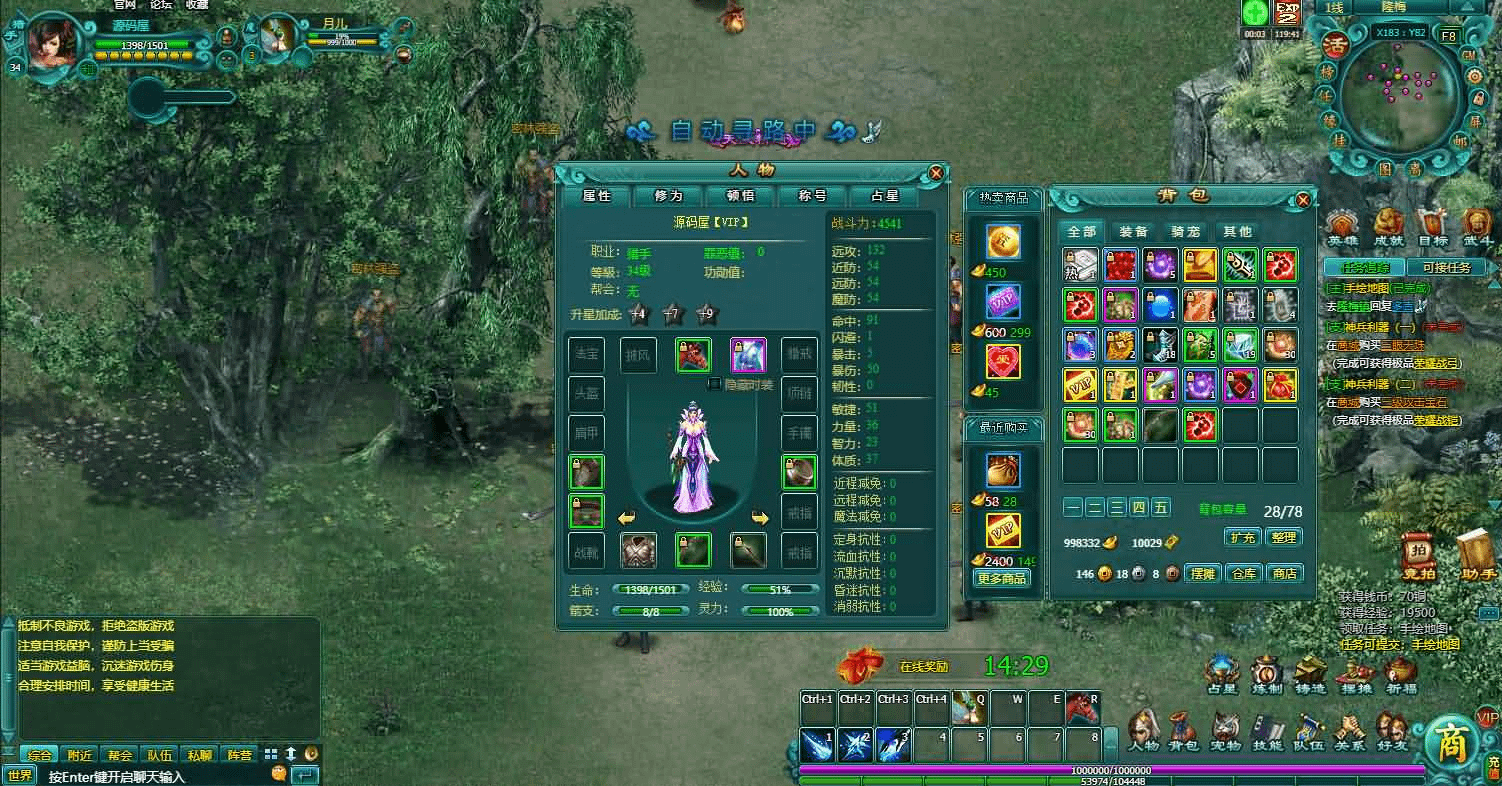Close the 背包 backpack window
Viewport: 1502px width, 786px height.
[x=1303, y=200]
